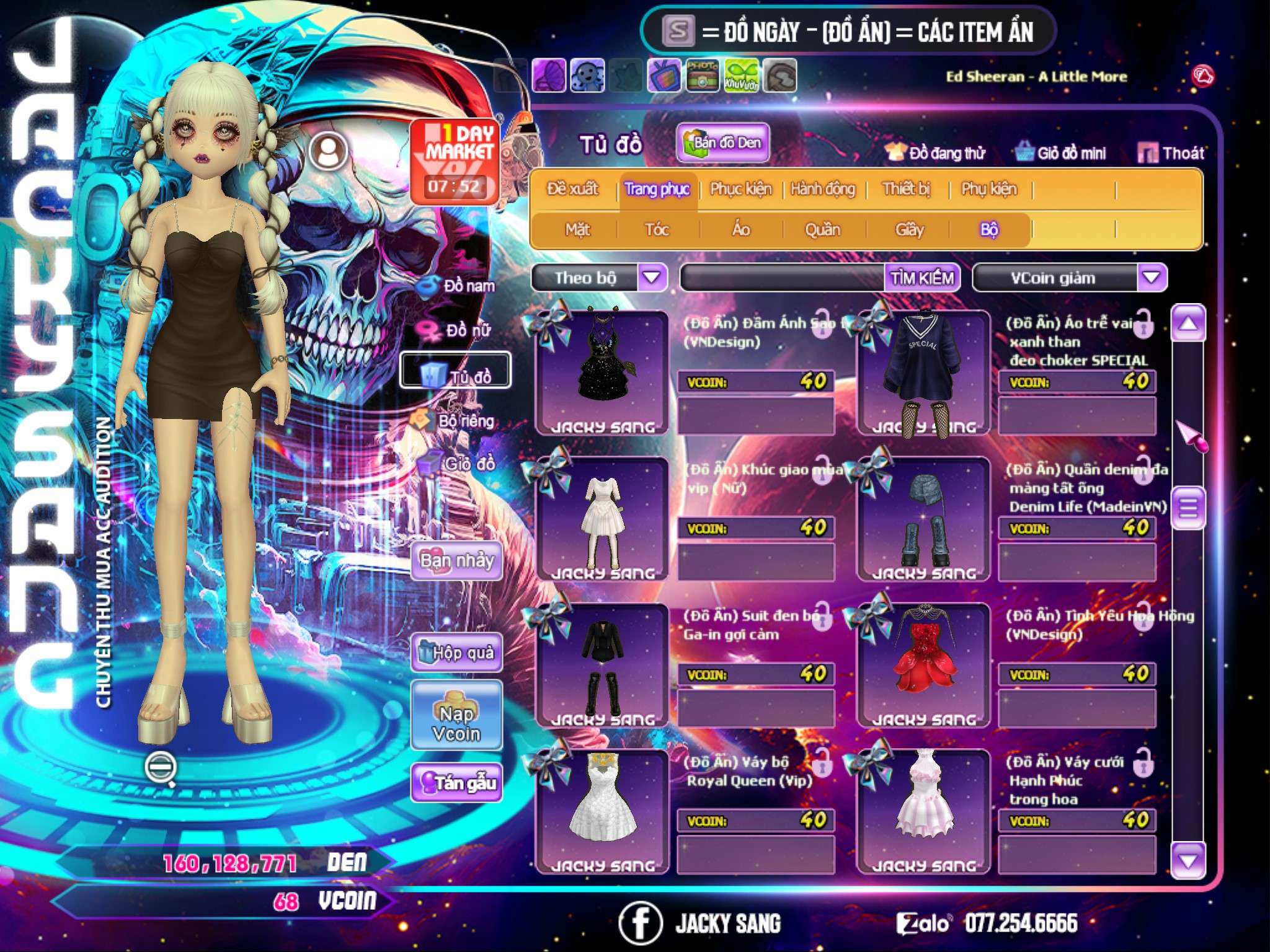Open the Bán đồ Den shop button
Viewport: 1270px width, 952px height.
tap(722, 143)
